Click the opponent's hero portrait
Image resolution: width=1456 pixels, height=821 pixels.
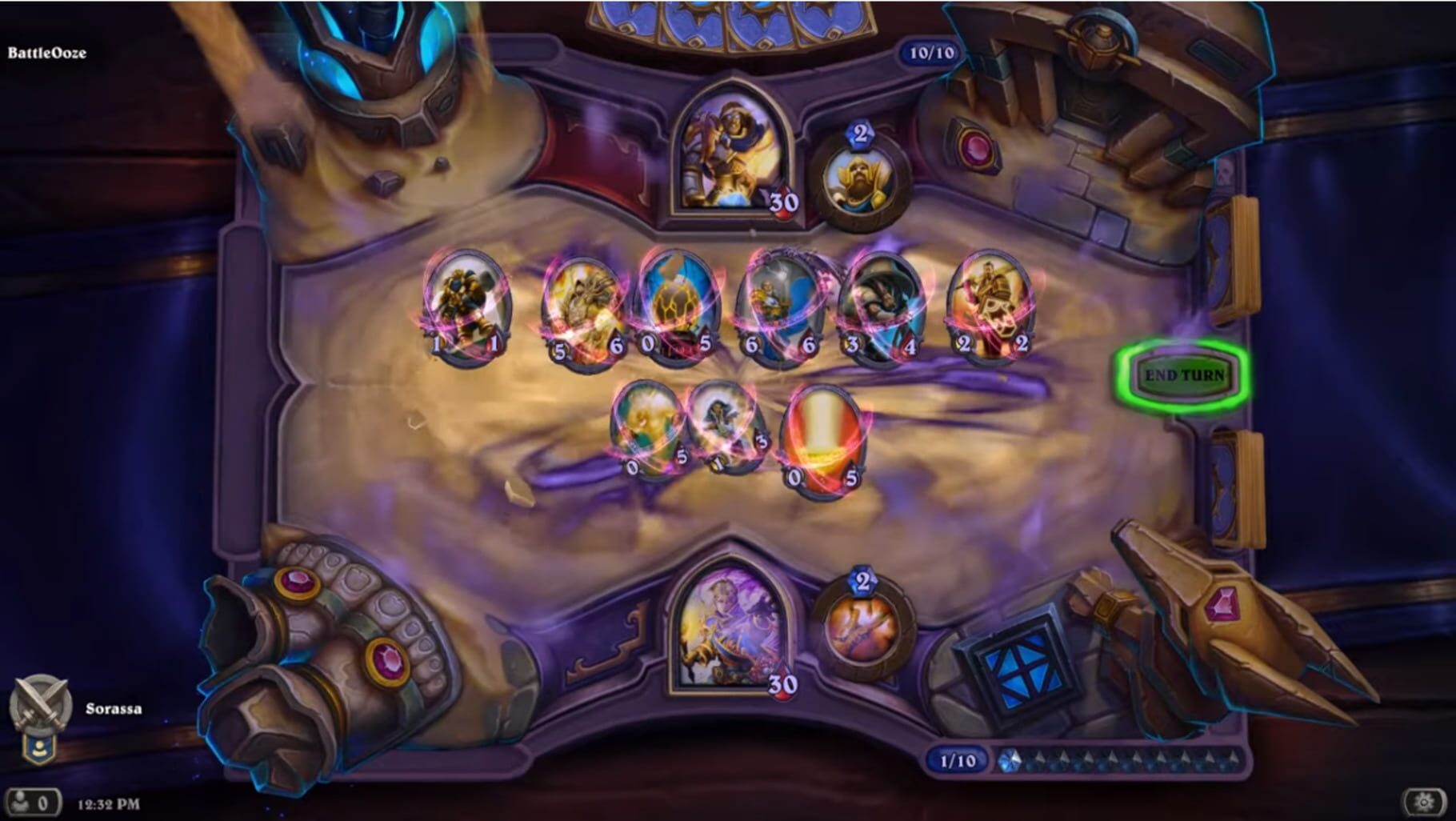[732, 152]
